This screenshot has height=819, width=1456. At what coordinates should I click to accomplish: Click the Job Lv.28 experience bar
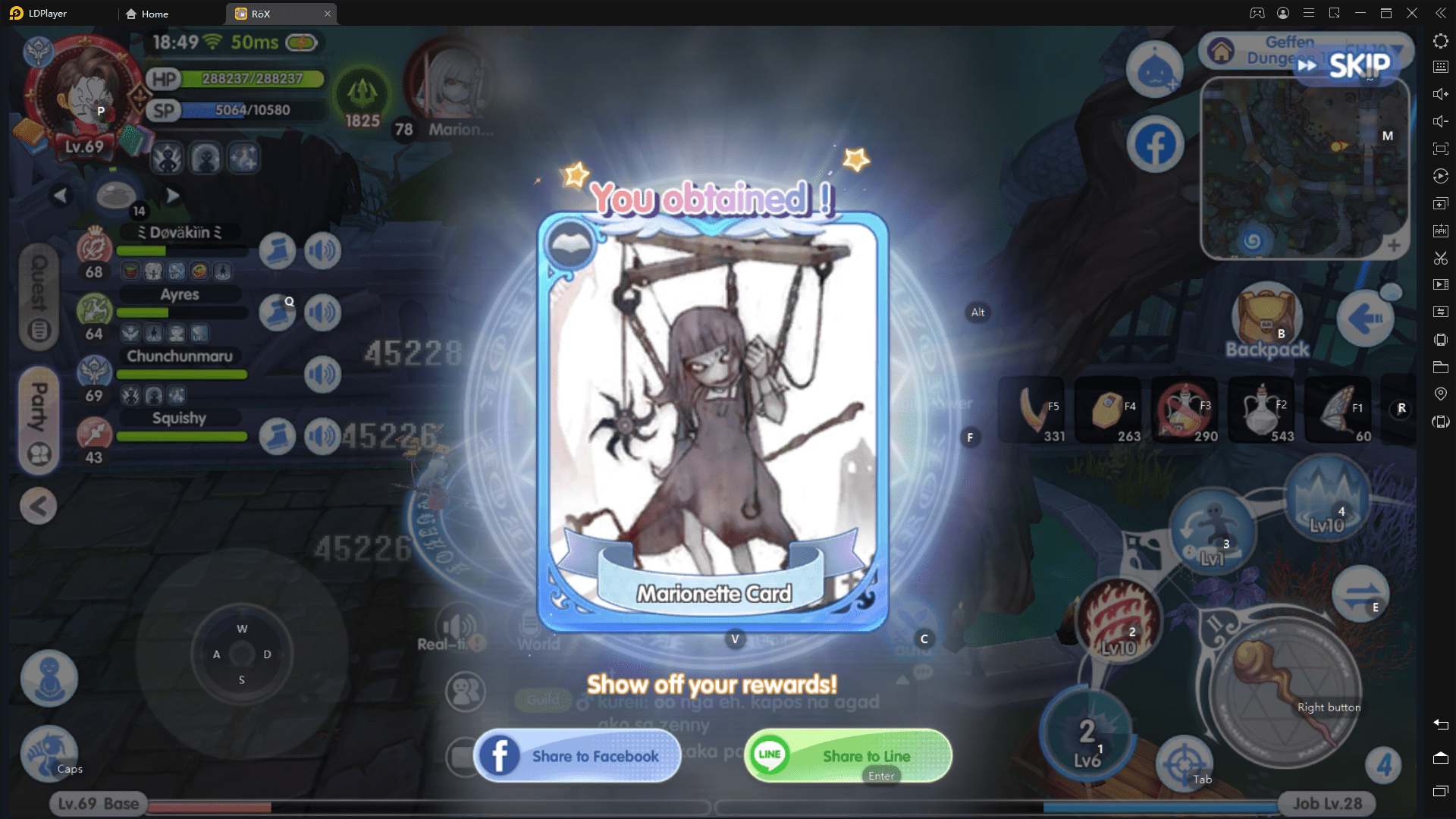click(1326, 802)
